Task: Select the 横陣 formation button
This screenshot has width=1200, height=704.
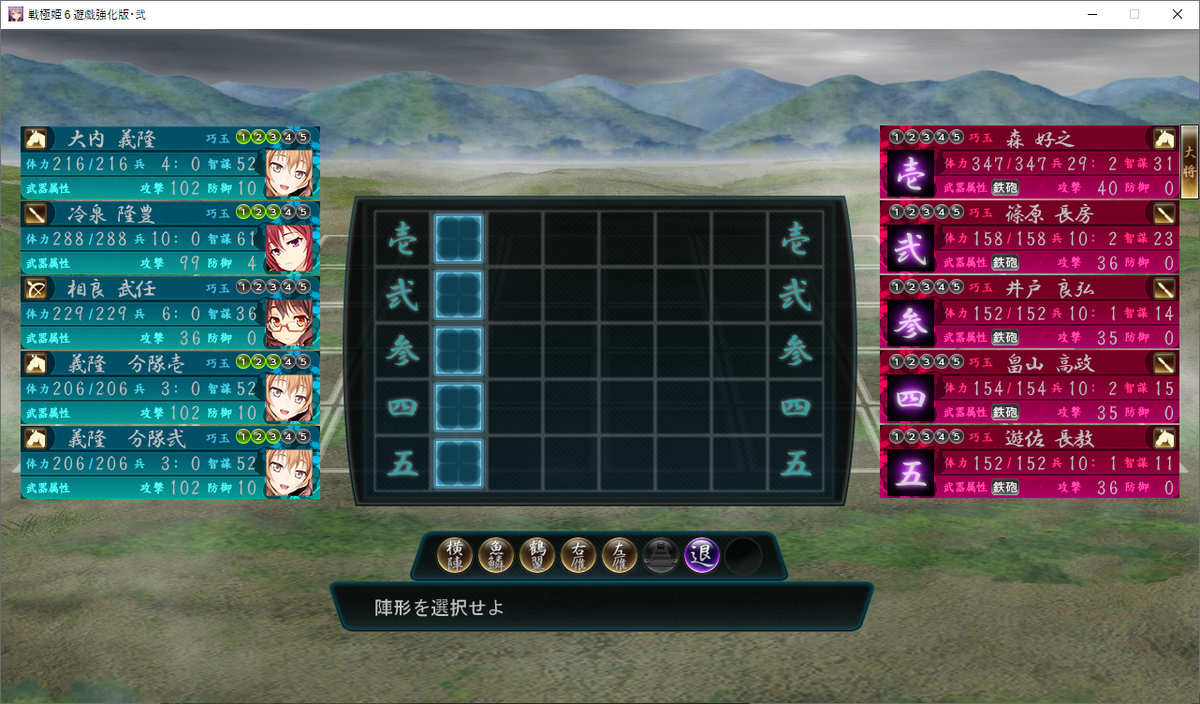Action: (x=455, y=555)
